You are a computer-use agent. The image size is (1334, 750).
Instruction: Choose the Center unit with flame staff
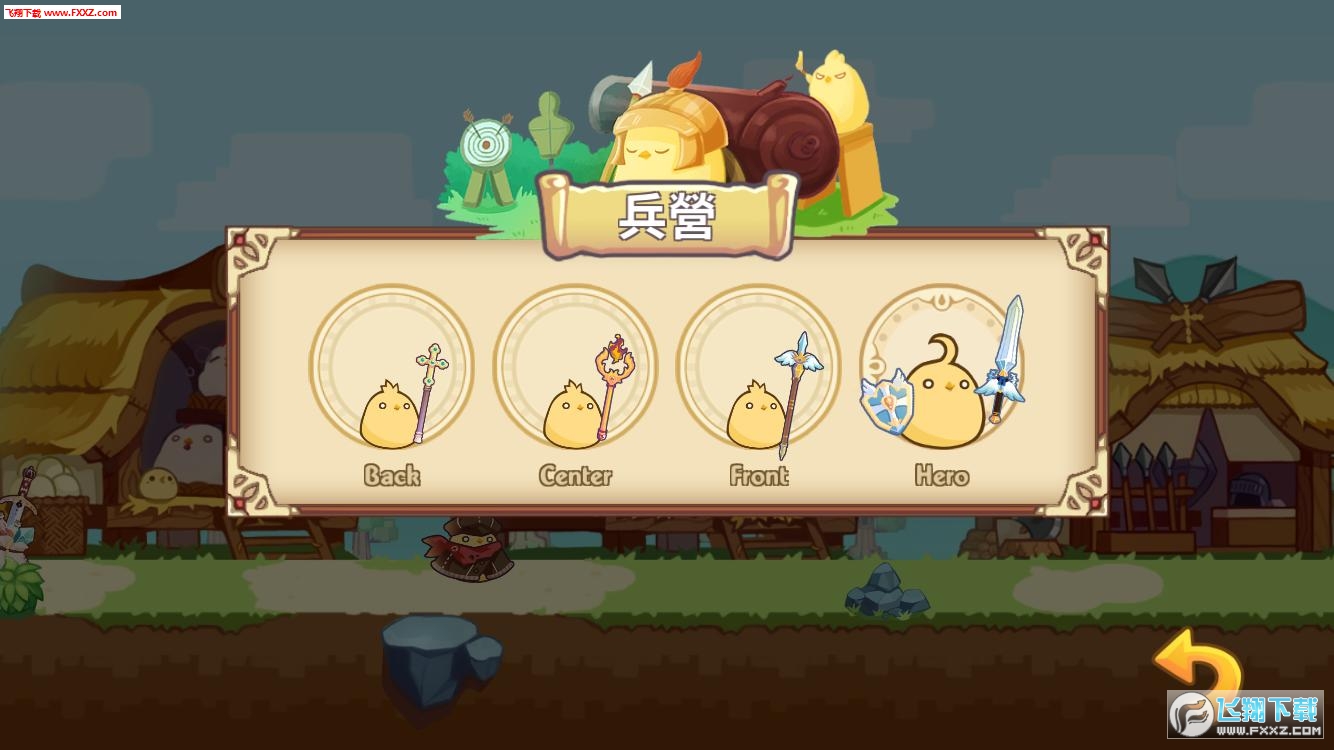575,369
